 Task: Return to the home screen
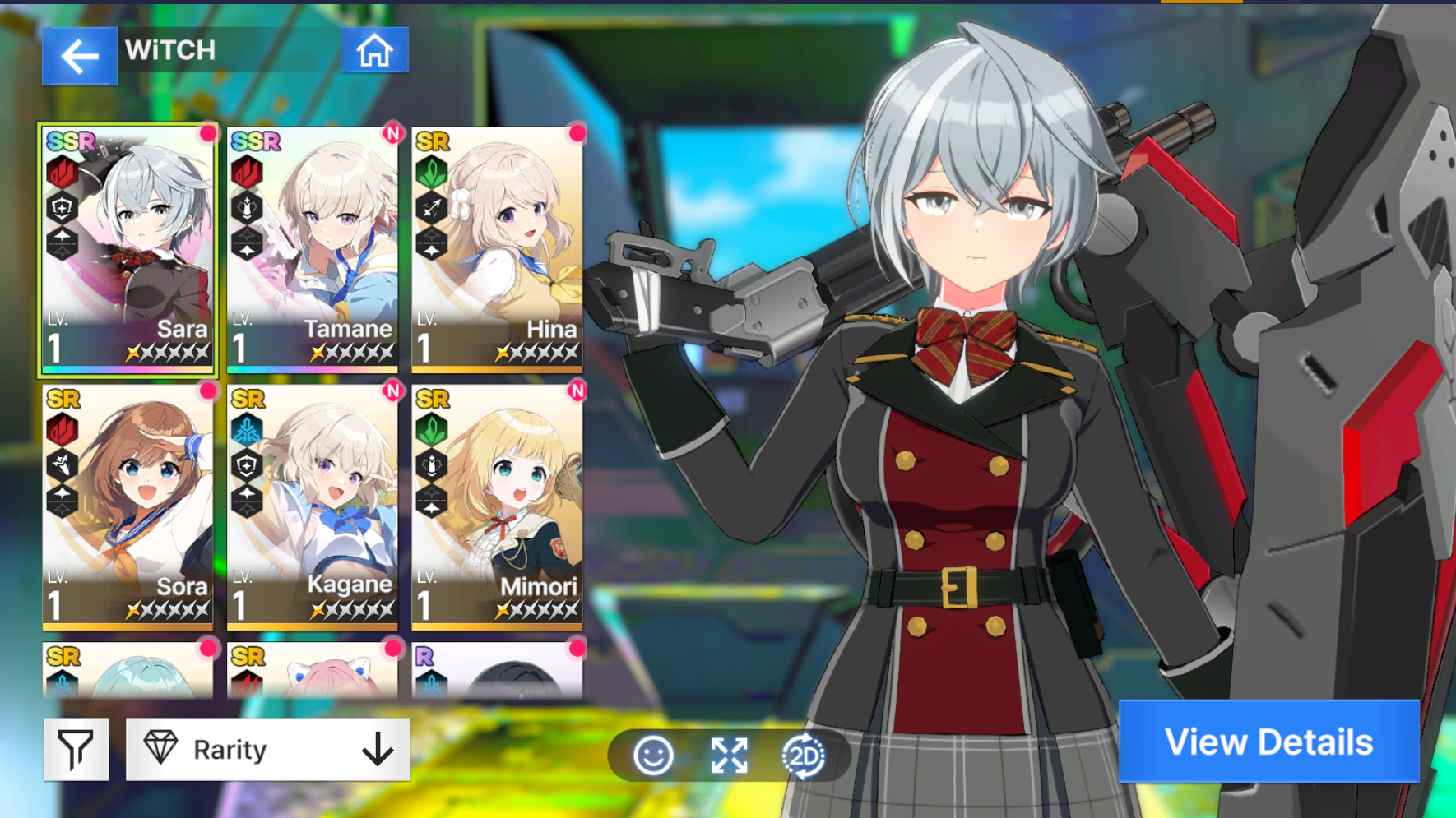coord(374,51)
